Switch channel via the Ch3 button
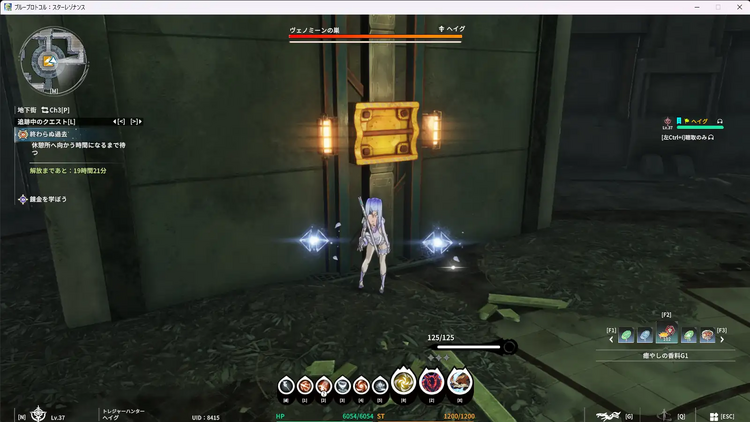Screen dimensions: 750x422 coord(56,109)
